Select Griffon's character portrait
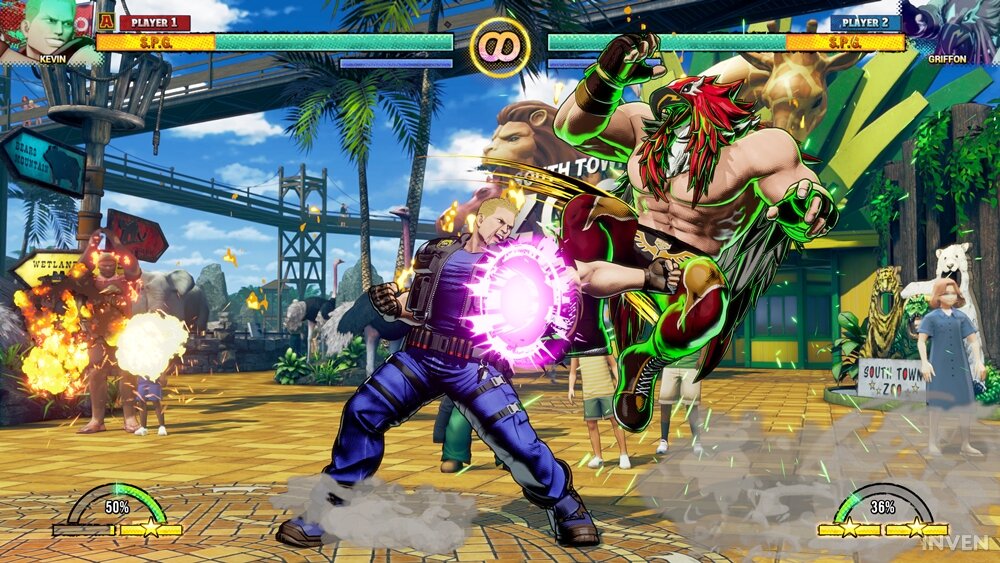1000x563 pixels. [x=953, y=27]
